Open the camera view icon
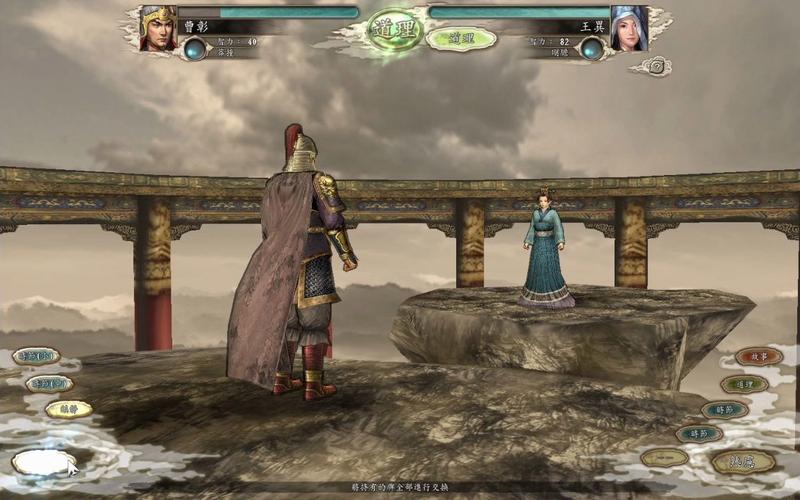This screenshot has width=800, height=500. tap(657, 66)
